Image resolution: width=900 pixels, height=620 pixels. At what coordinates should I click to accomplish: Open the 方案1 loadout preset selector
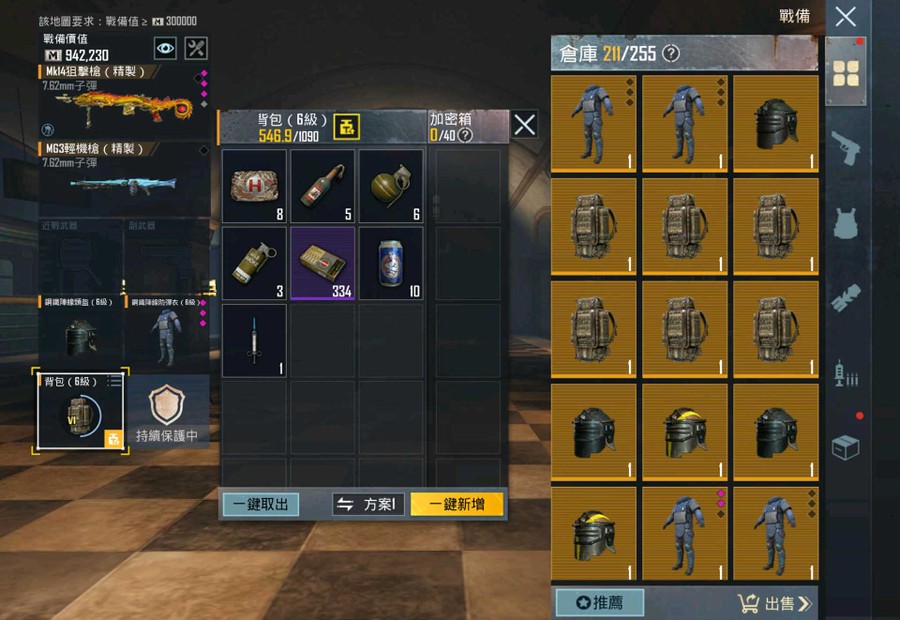point(369,504)
